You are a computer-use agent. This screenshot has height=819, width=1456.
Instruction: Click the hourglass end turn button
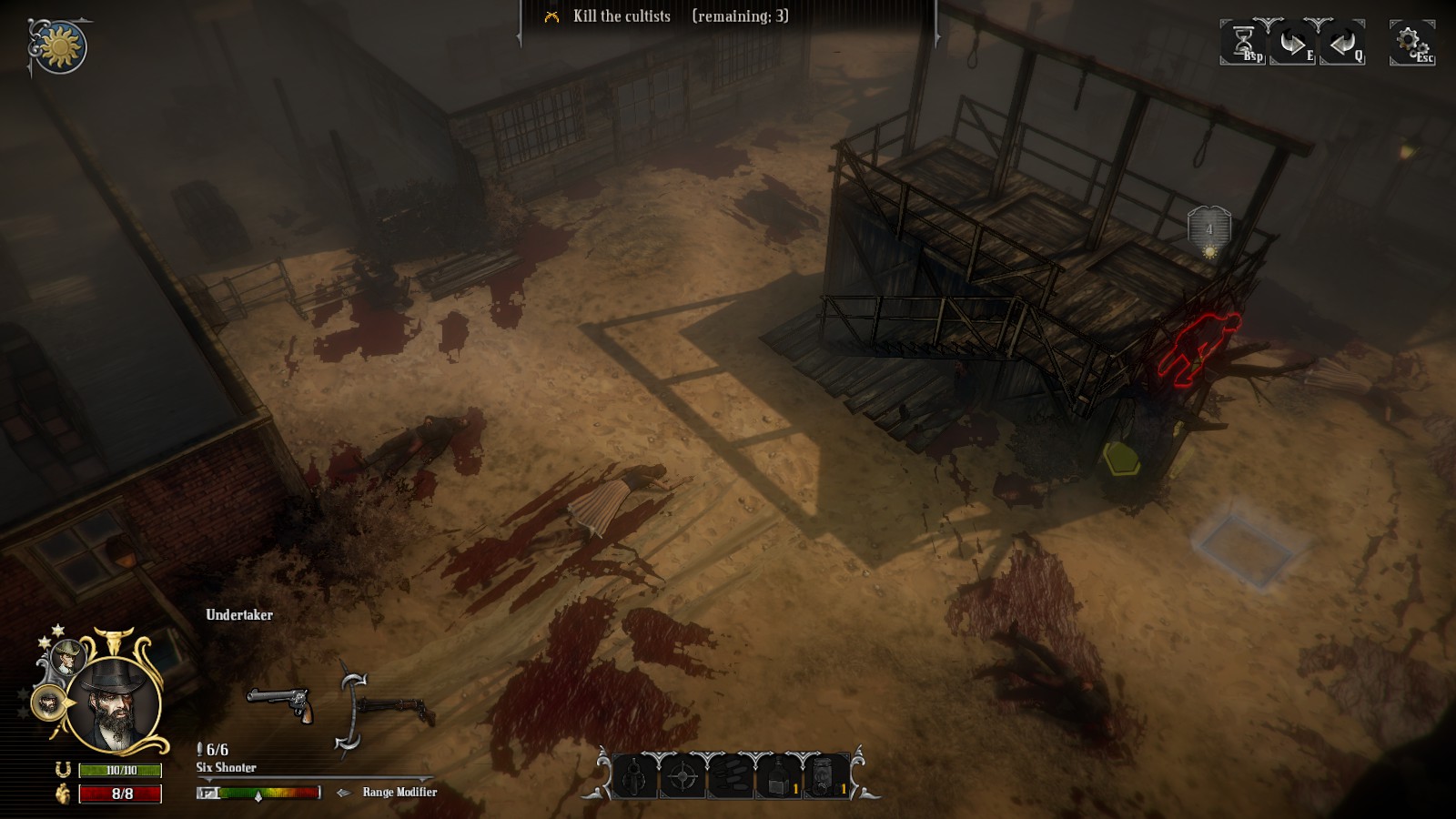(x=1243, y=42)
